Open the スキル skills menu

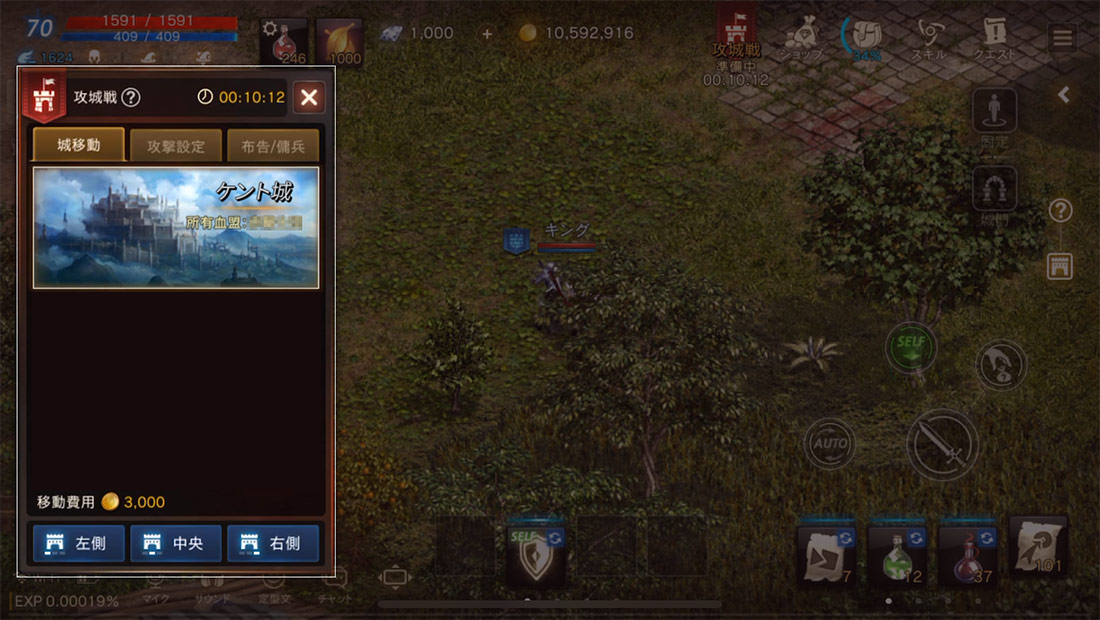929,40
